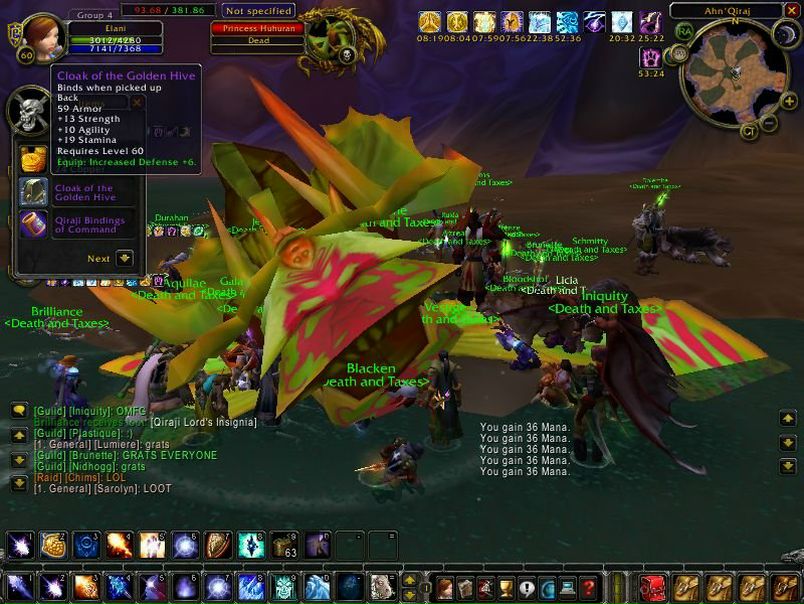Select Elani's player portrait
The image size is (804, 604).
(x=43, y=36)
